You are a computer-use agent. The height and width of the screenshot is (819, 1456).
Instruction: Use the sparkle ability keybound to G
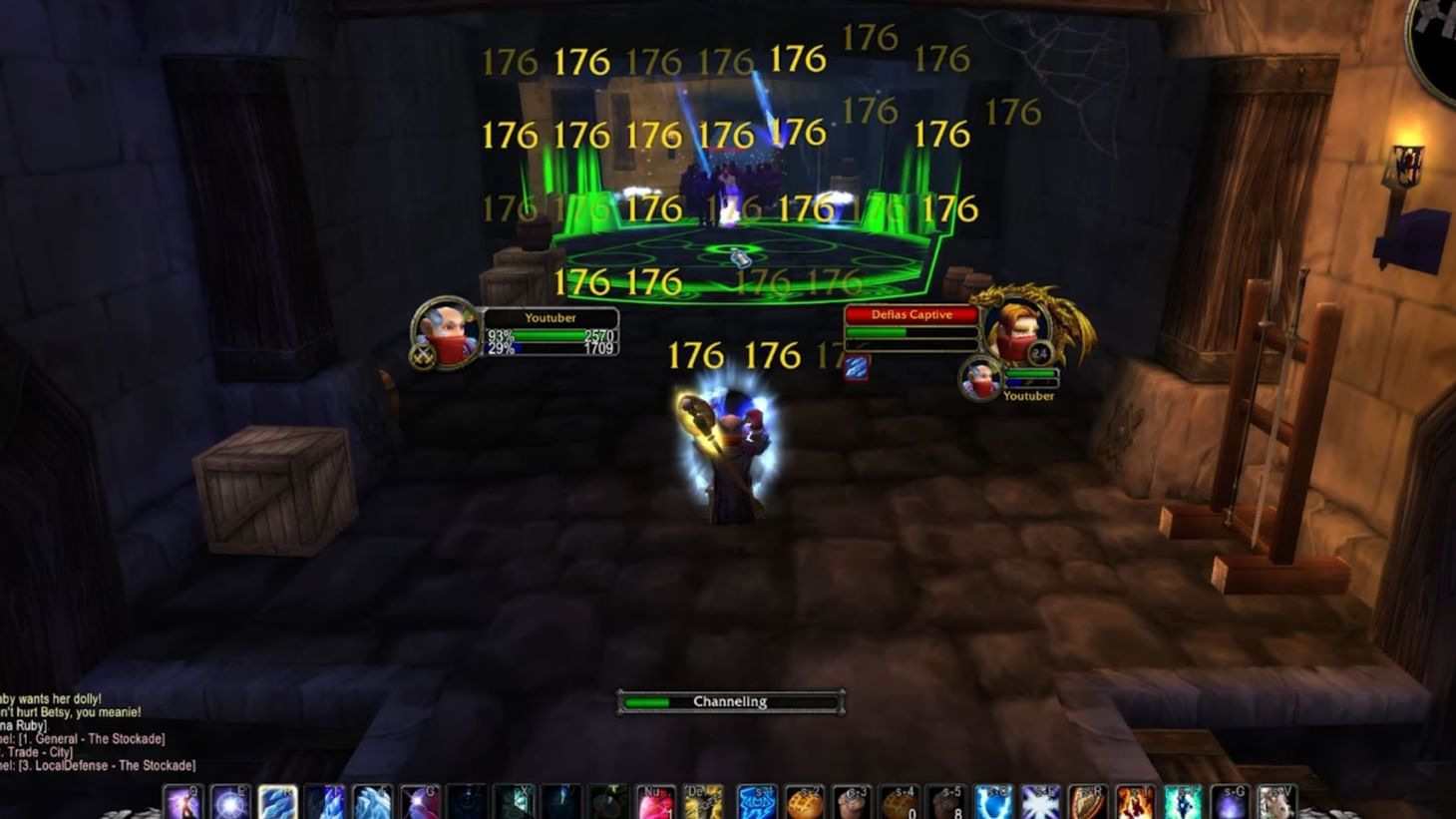pyautogui.click(x=418, y=803)
